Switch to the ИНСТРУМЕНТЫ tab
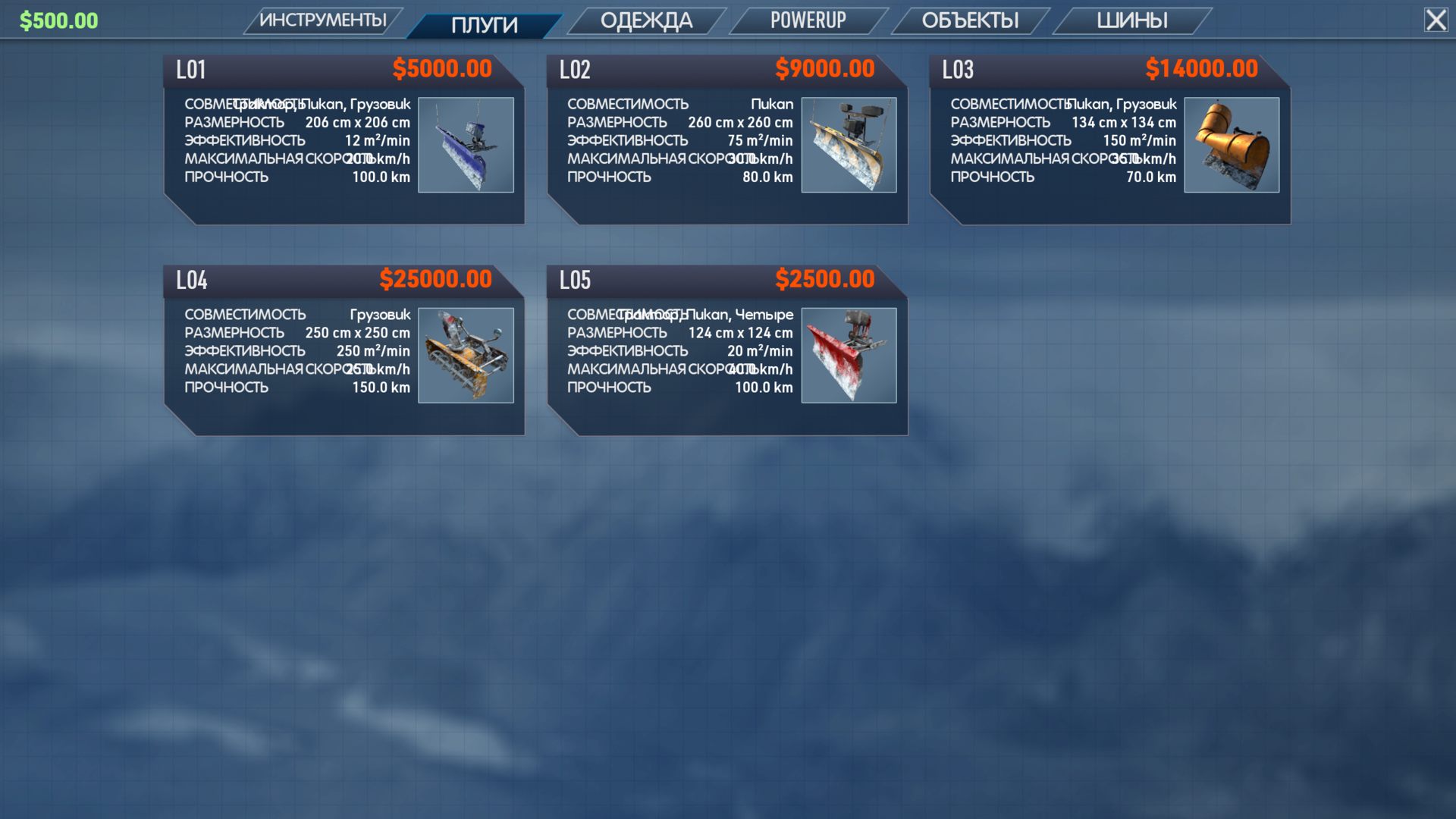The image size is (1456, 819). click(323, 20)
